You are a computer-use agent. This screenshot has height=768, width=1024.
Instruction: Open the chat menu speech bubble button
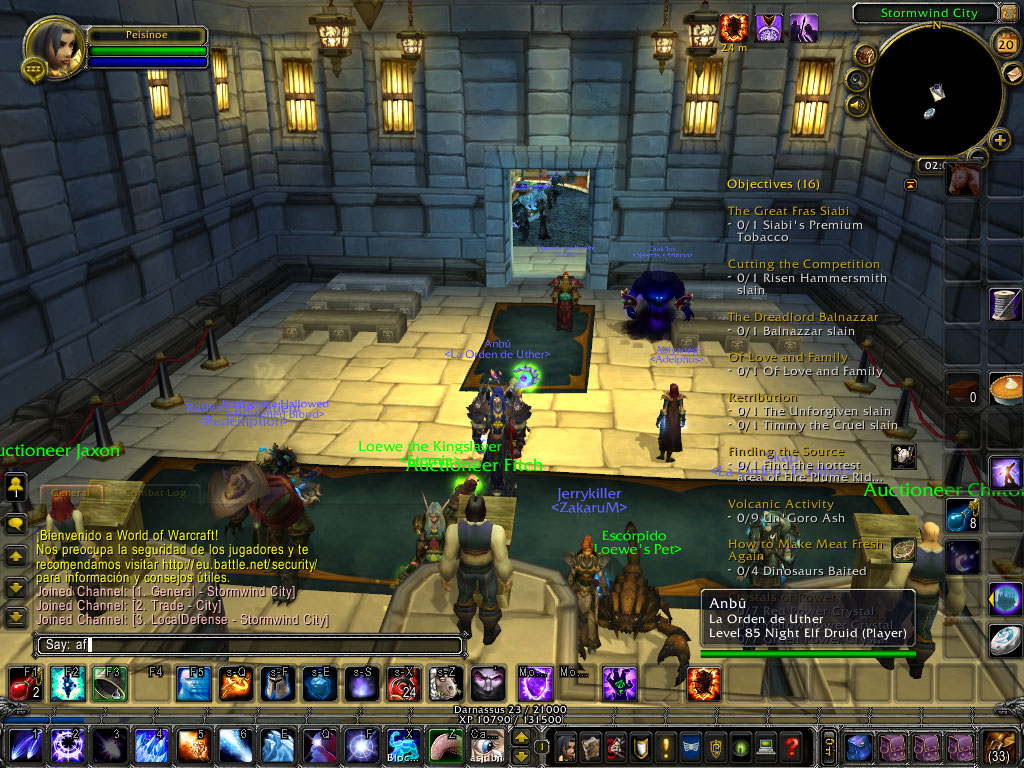pyautogui.click(x=16, y=523)
